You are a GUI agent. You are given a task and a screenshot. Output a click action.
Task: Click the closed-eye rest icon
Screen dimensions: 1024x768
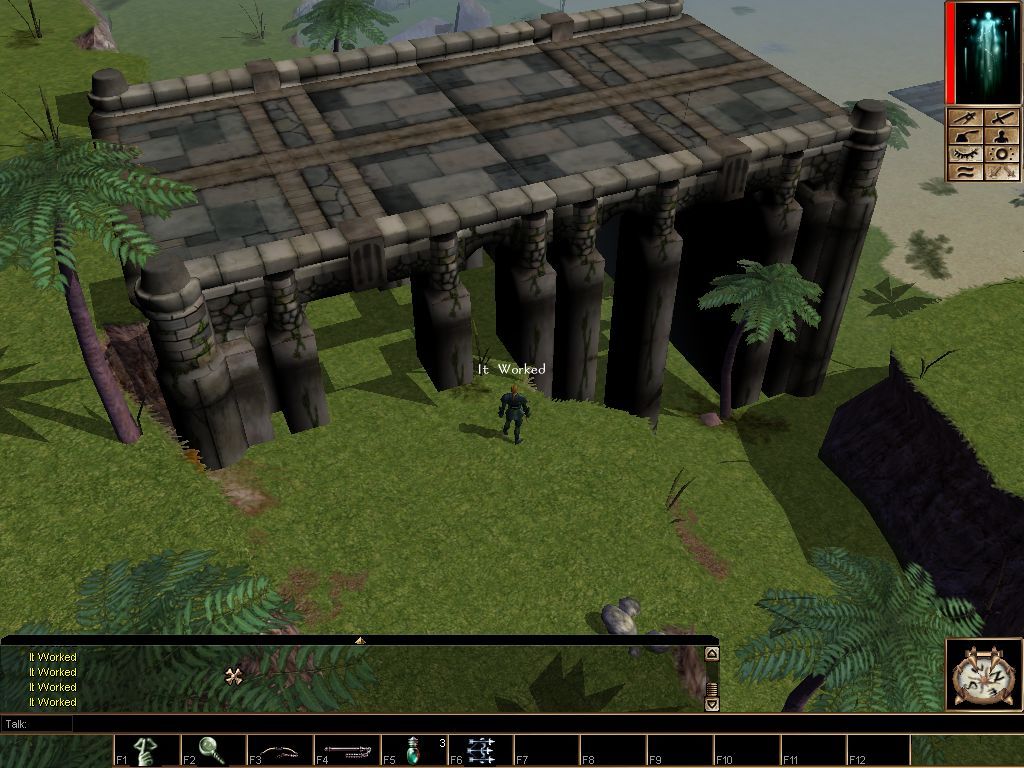click(x=967, y=154)
